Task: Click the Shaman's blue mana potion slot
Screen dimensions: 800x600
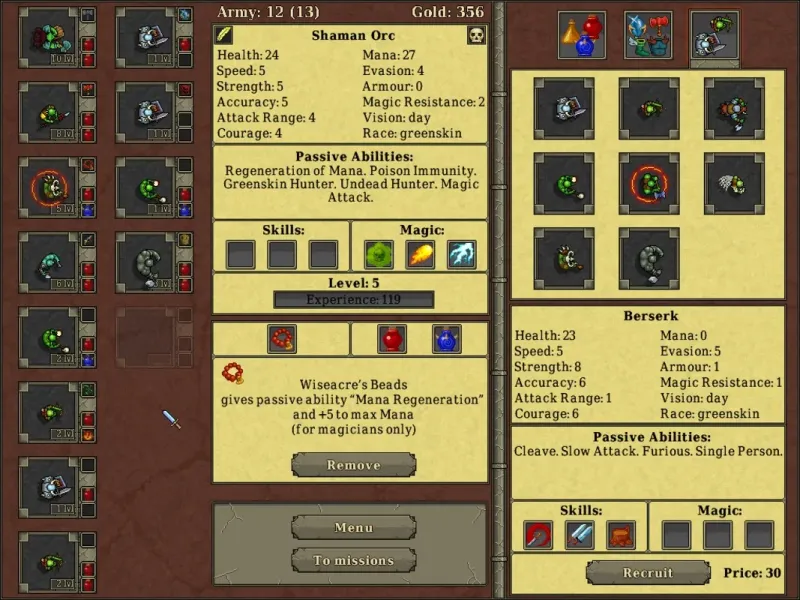Action: [446, 339]
